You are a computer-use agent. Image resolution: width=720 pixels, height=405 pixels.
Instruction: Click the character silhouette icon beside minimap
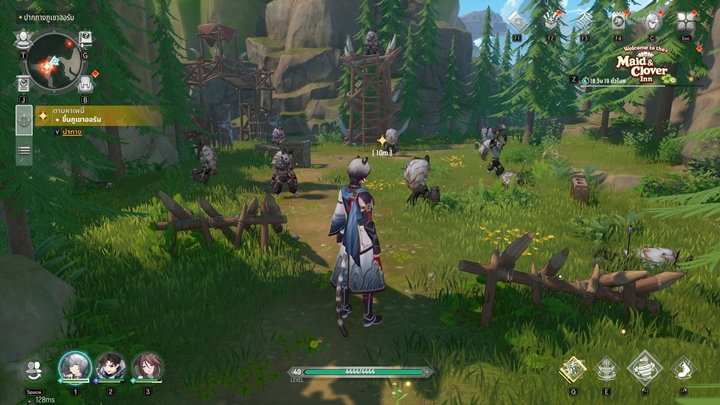(x=22, y=39)
